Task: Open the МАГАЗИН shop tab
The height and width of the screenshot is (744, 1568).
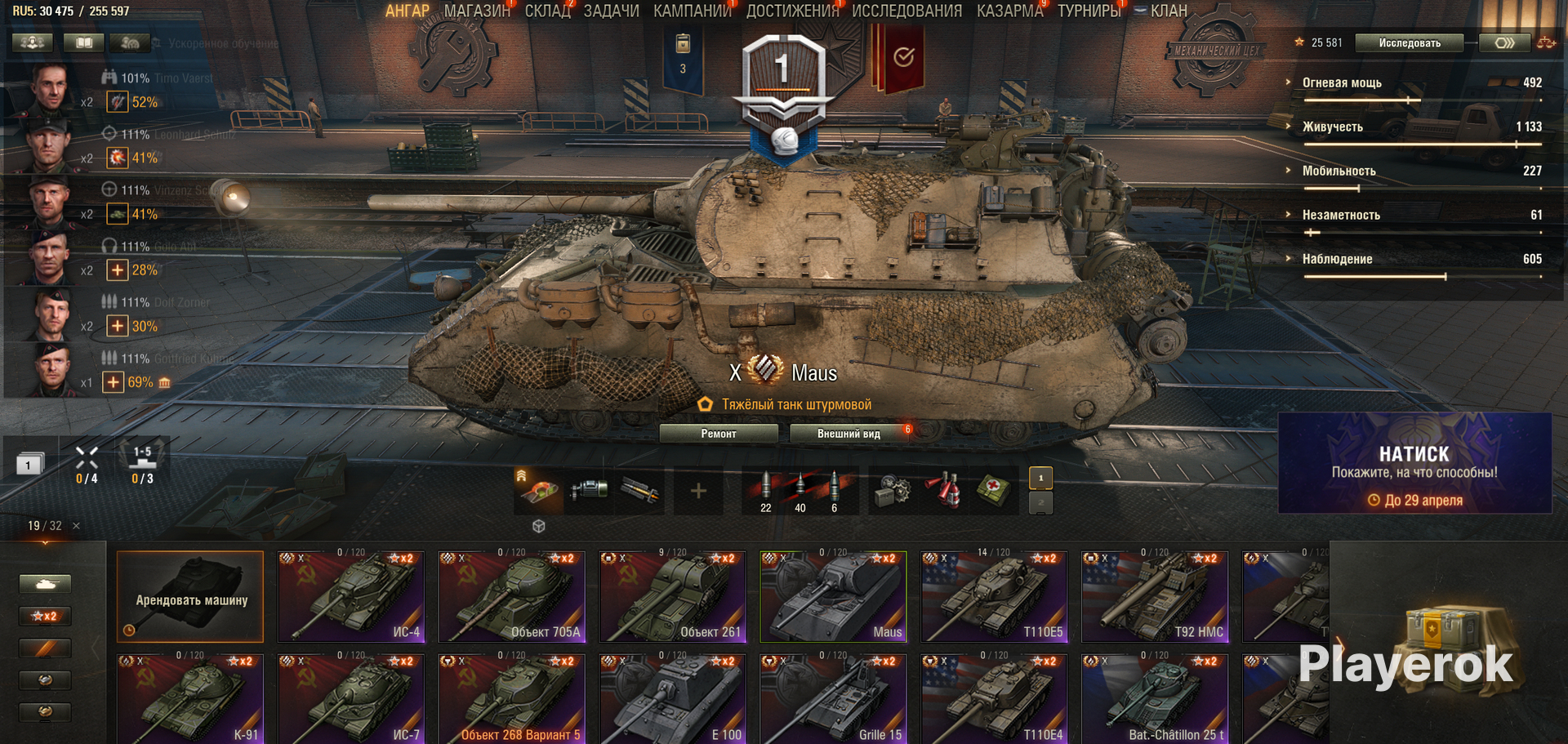Action: pyautogui.click(x=476, y=11)
